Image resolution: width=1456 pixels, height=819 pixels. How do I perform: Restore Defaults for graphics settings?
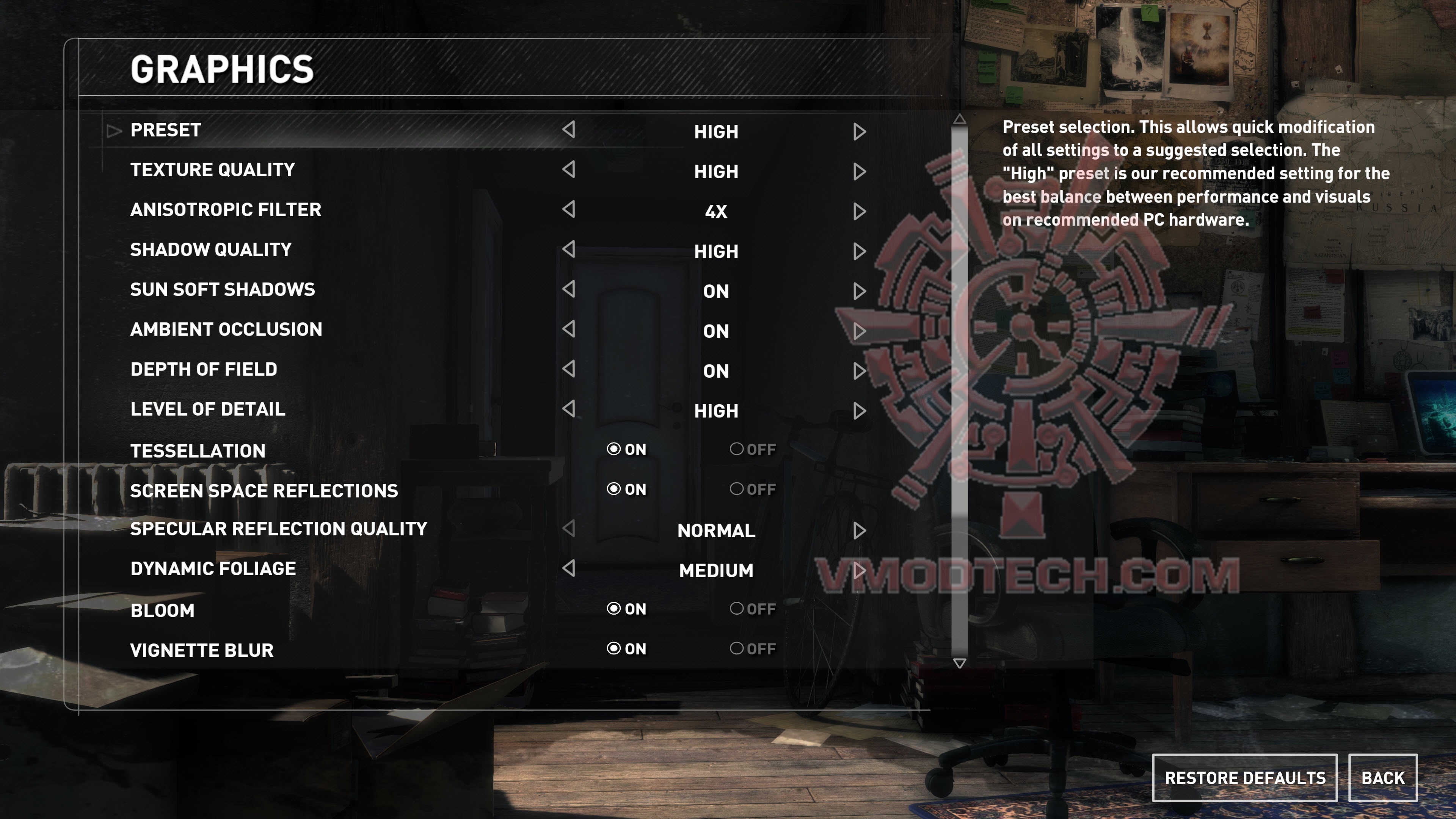[1244, 778]
